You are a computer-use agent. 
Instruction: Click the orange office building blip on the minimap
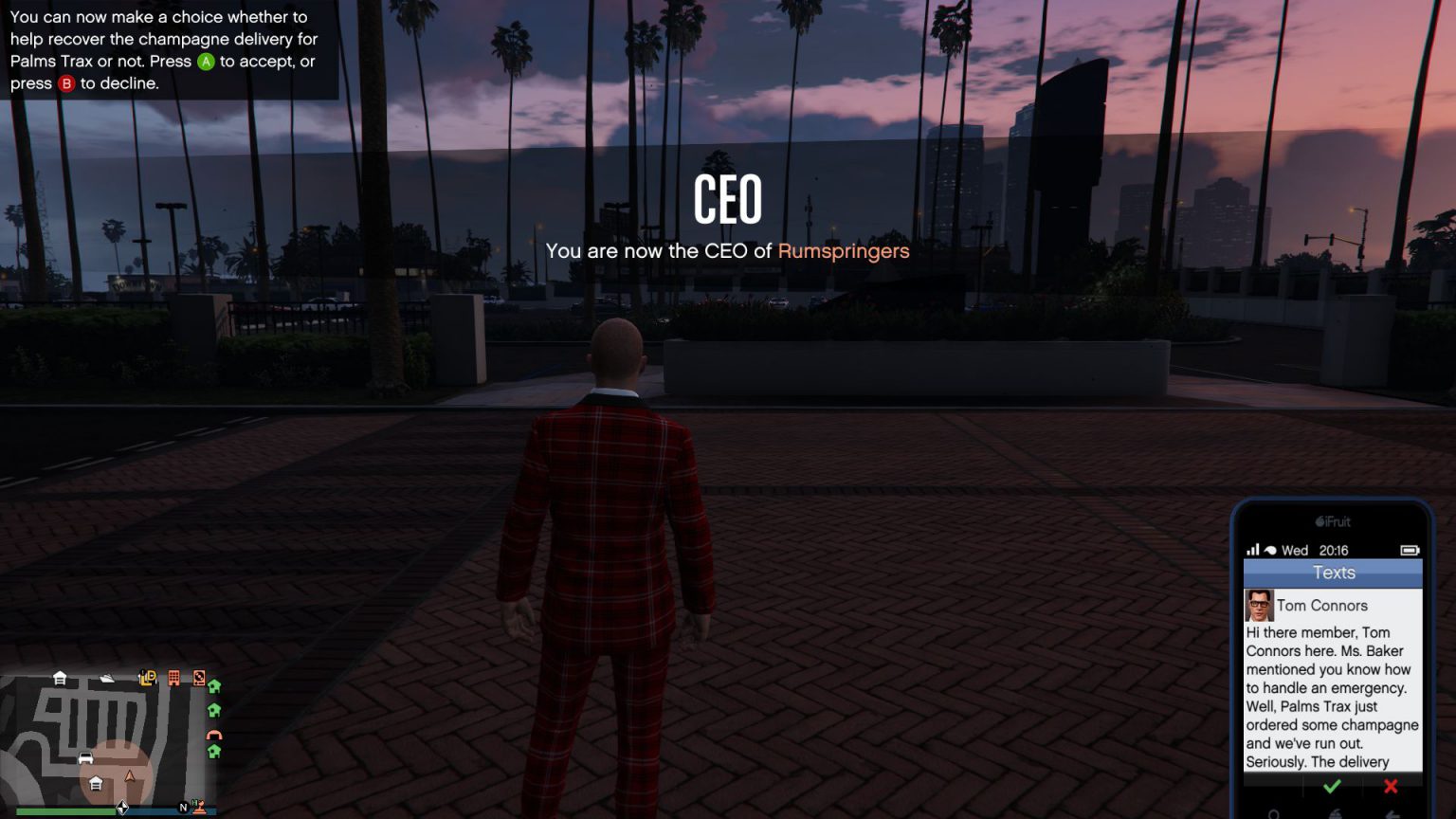pos(173,677)
